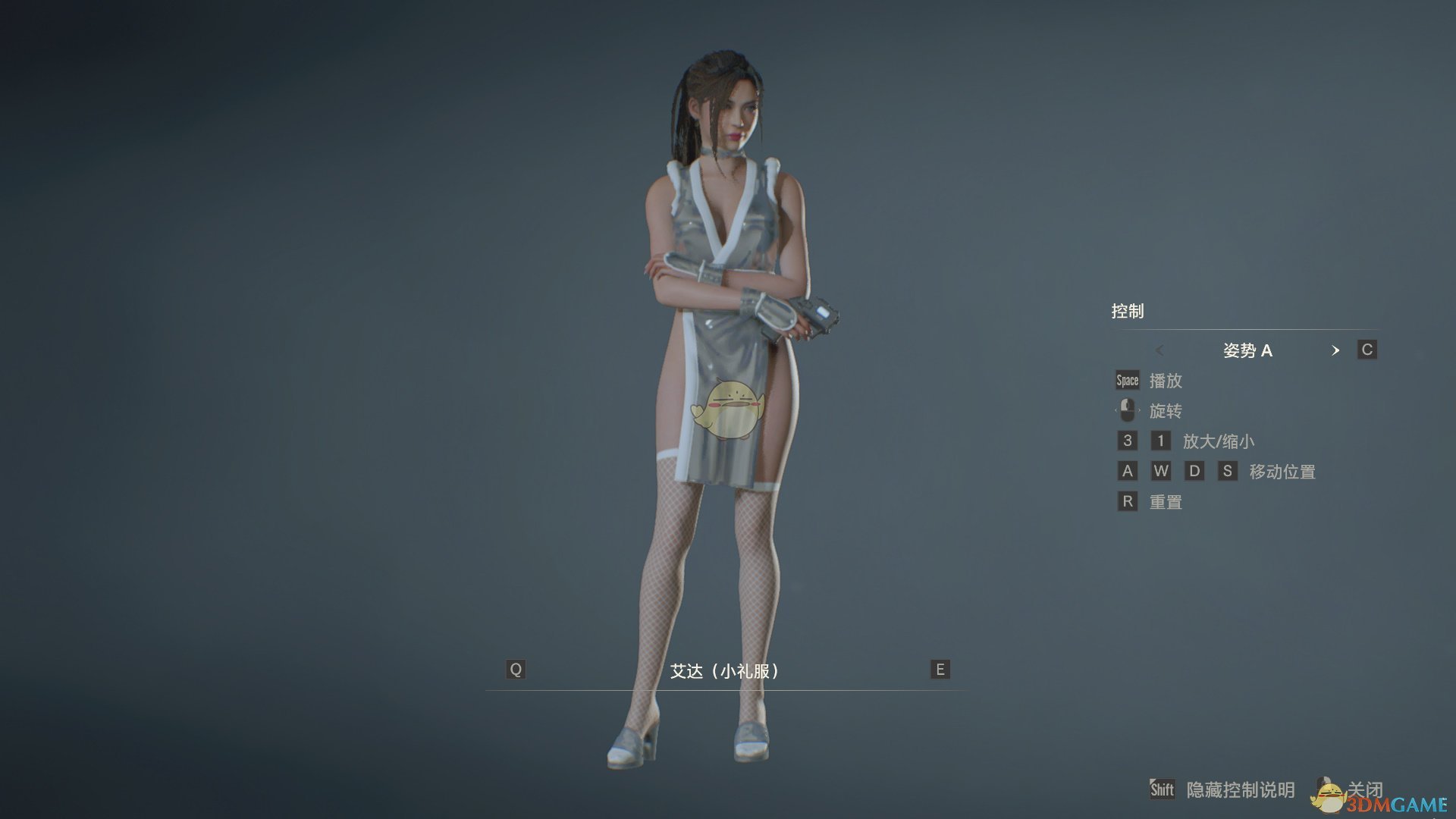This screenshot has height=819, width=1456.
Task: Click the "Q" badge to cycle character backward
Action: [516, 670]
